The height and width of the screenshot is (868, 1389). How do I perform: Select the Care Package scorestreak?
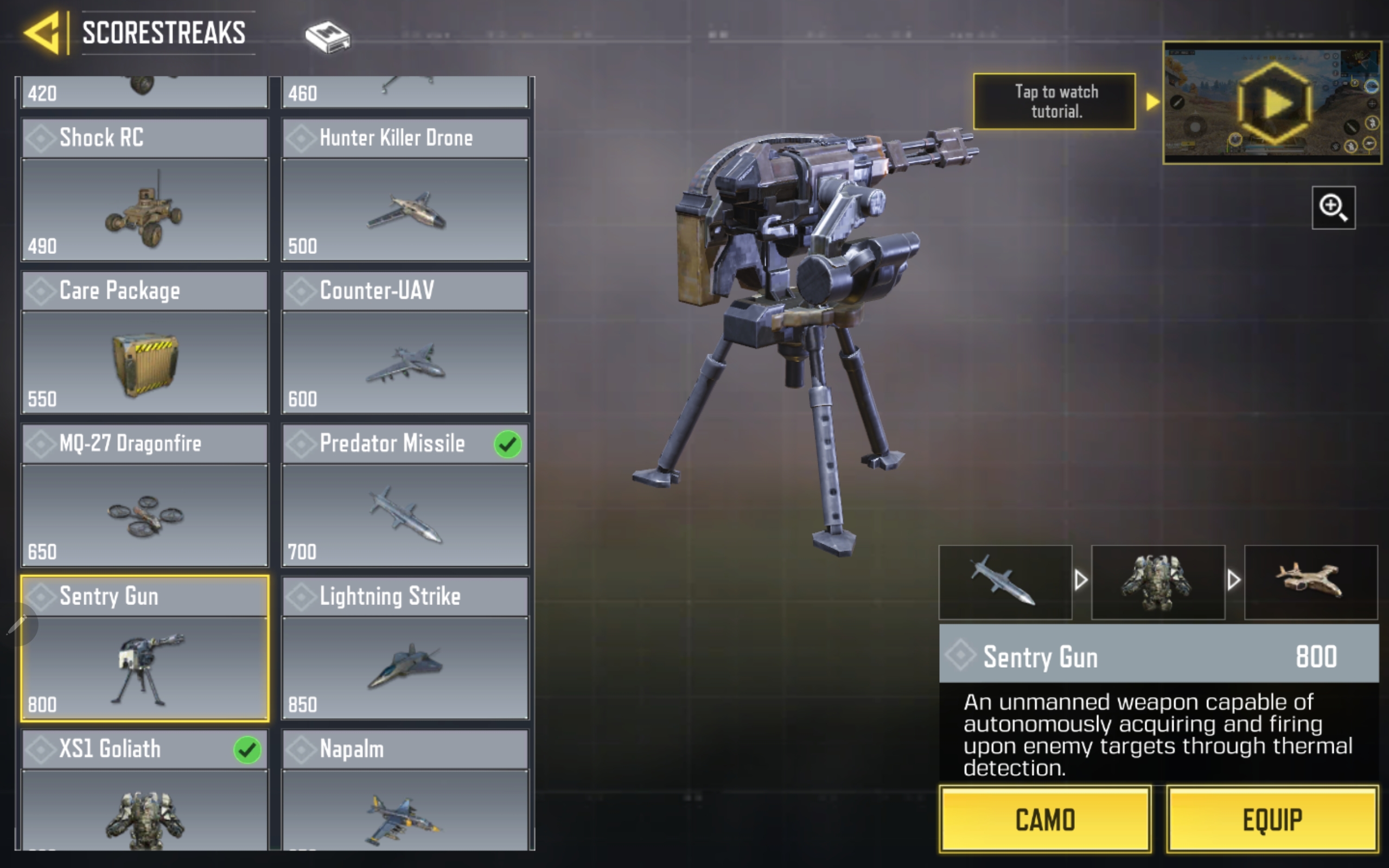coord(145,342)
